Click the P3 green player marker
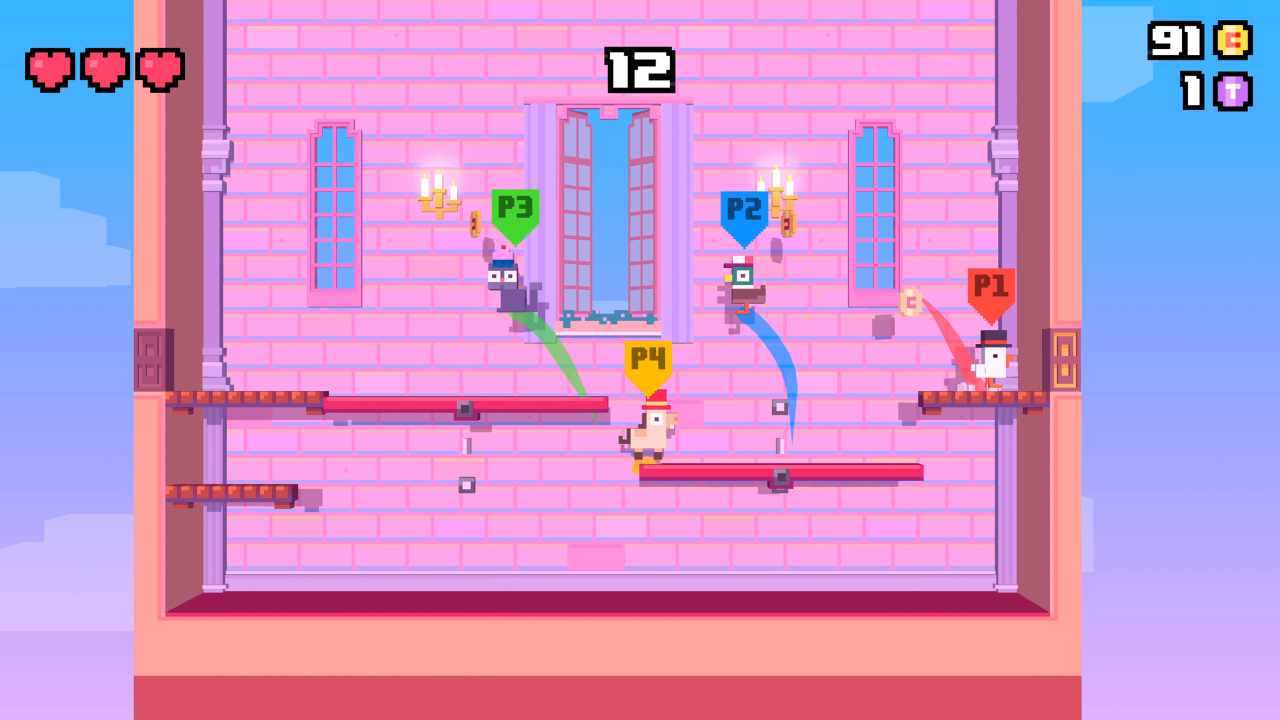1280x720 pixels. click(x=516, y=209)
